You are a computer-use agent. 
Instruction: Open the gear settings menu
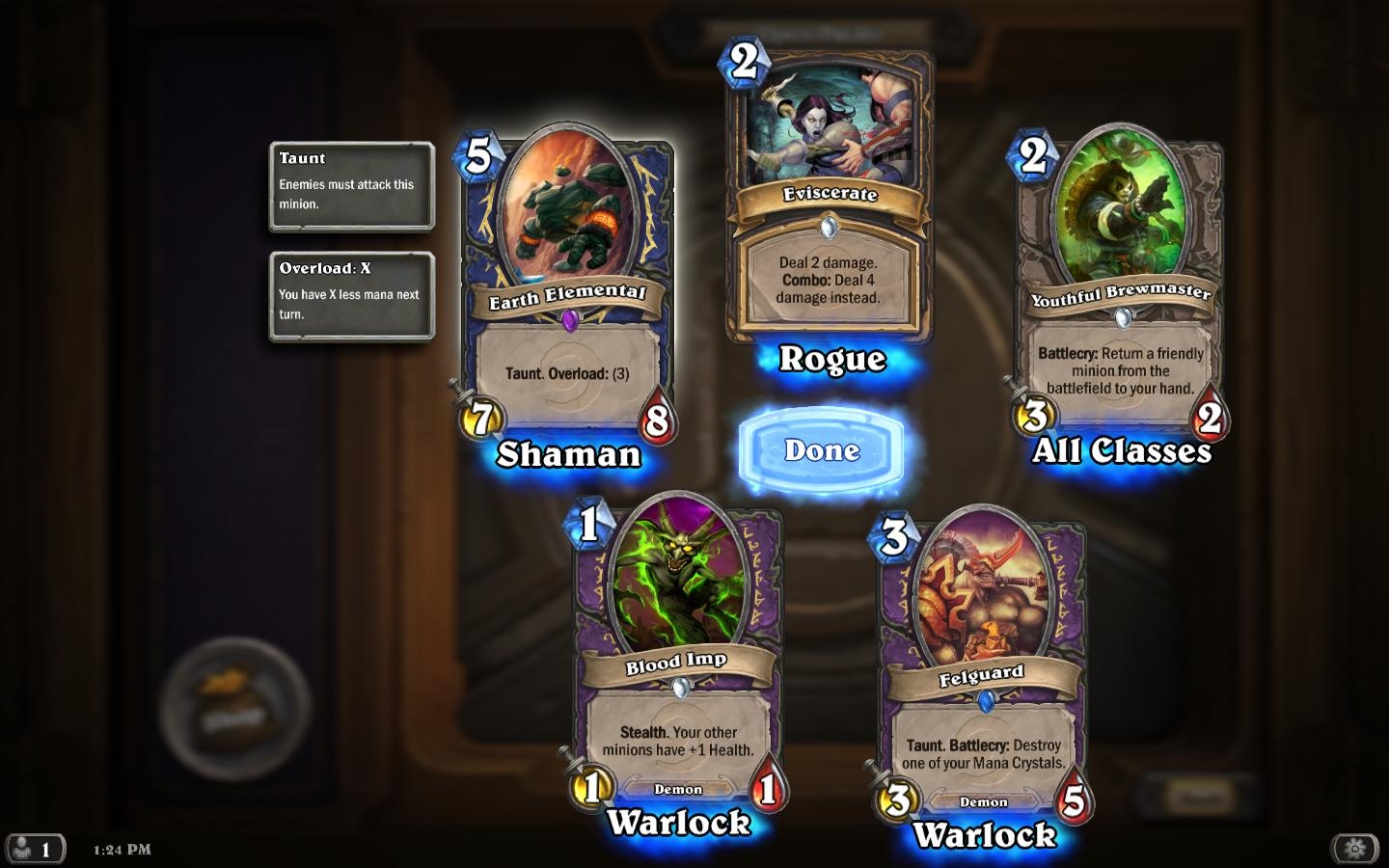1354,849
